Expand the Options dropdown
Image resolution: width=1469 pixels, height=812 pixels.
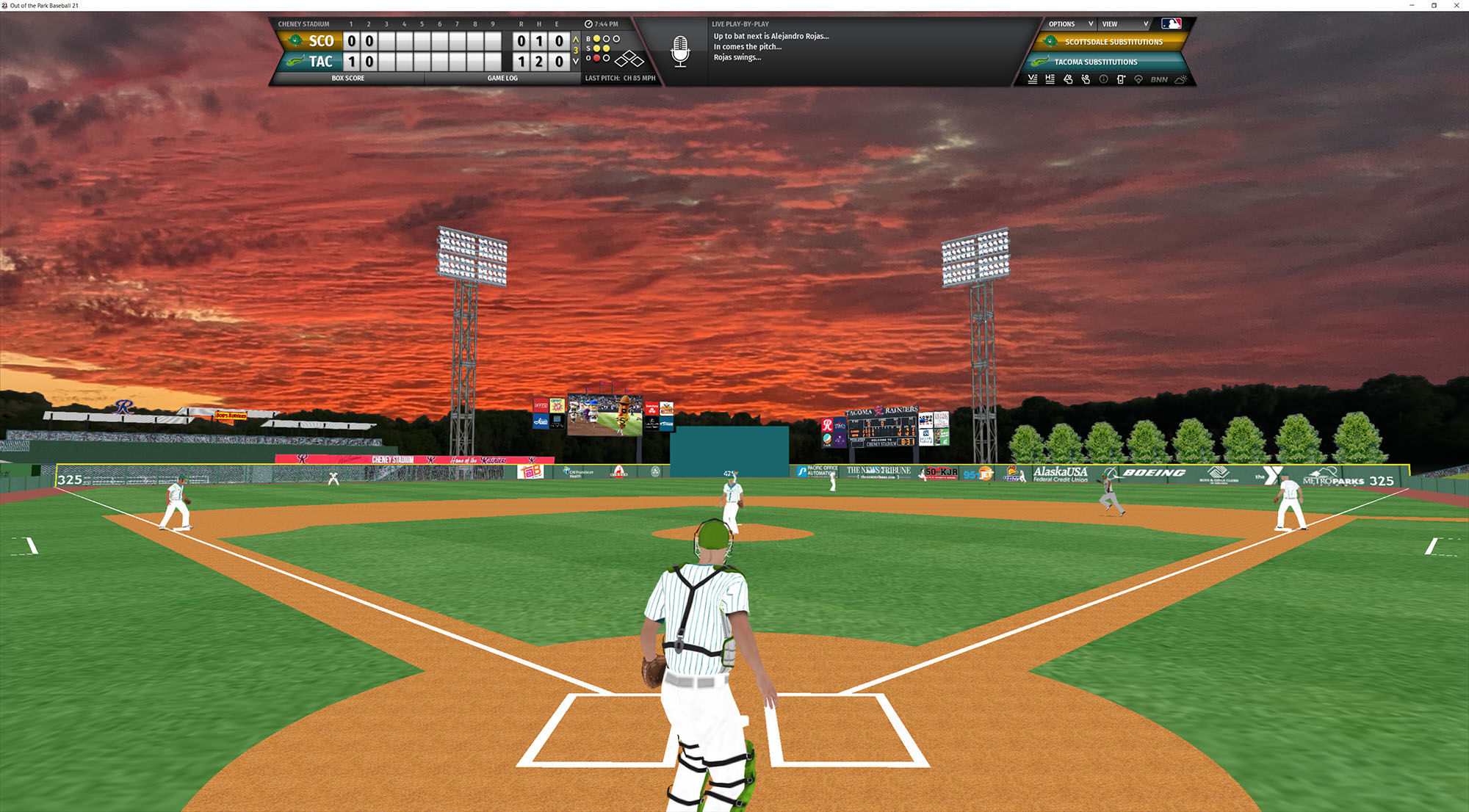coord(1070,24)
